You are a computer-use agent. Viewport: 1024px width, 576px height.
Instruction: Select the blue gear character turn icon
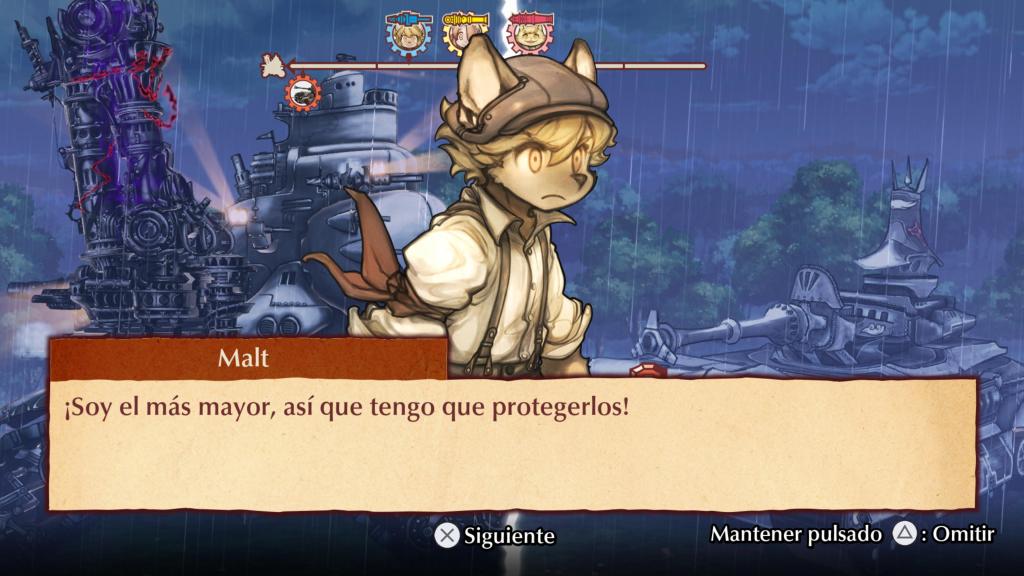tap(408, 34)
